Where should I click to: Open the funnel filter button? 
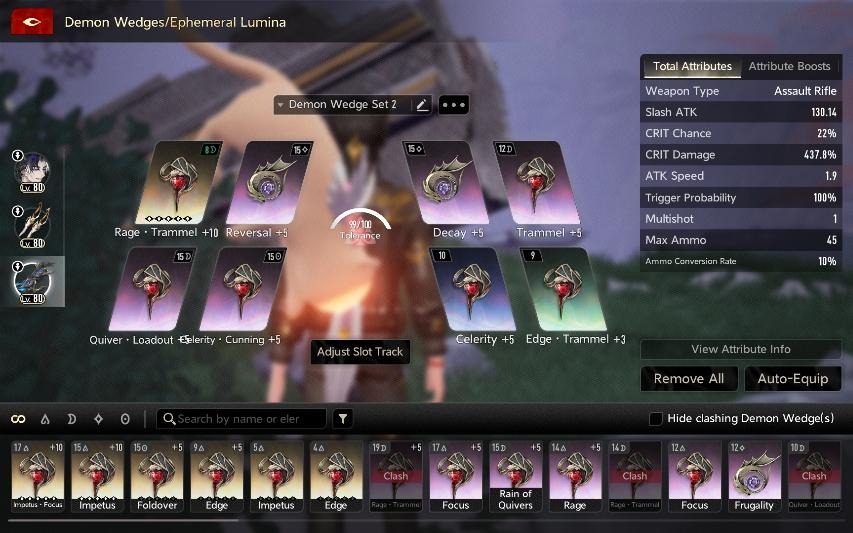click(343, 419)
